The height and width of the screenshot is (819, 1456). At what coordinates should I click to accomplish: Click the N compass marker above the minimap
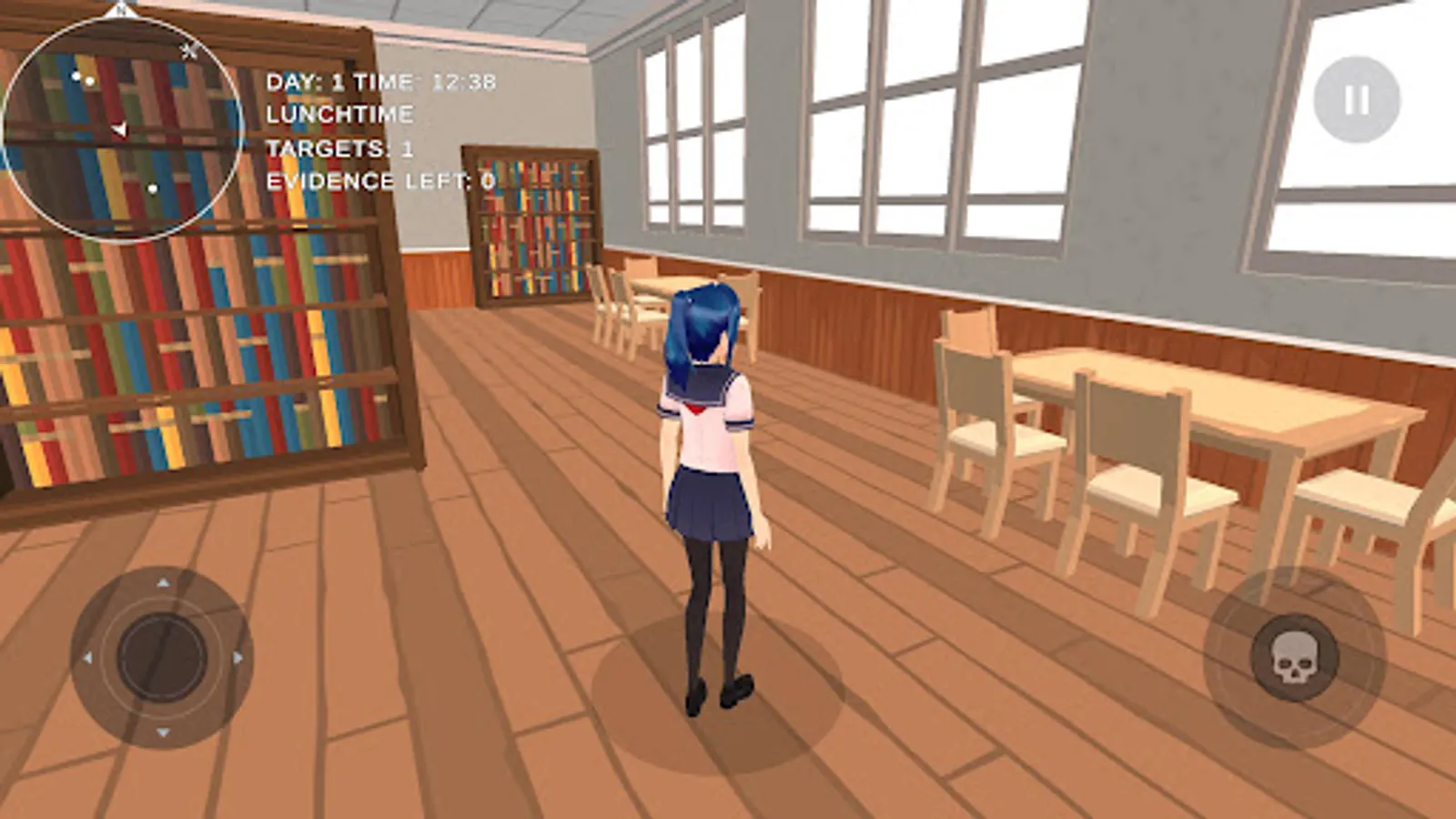122,11
